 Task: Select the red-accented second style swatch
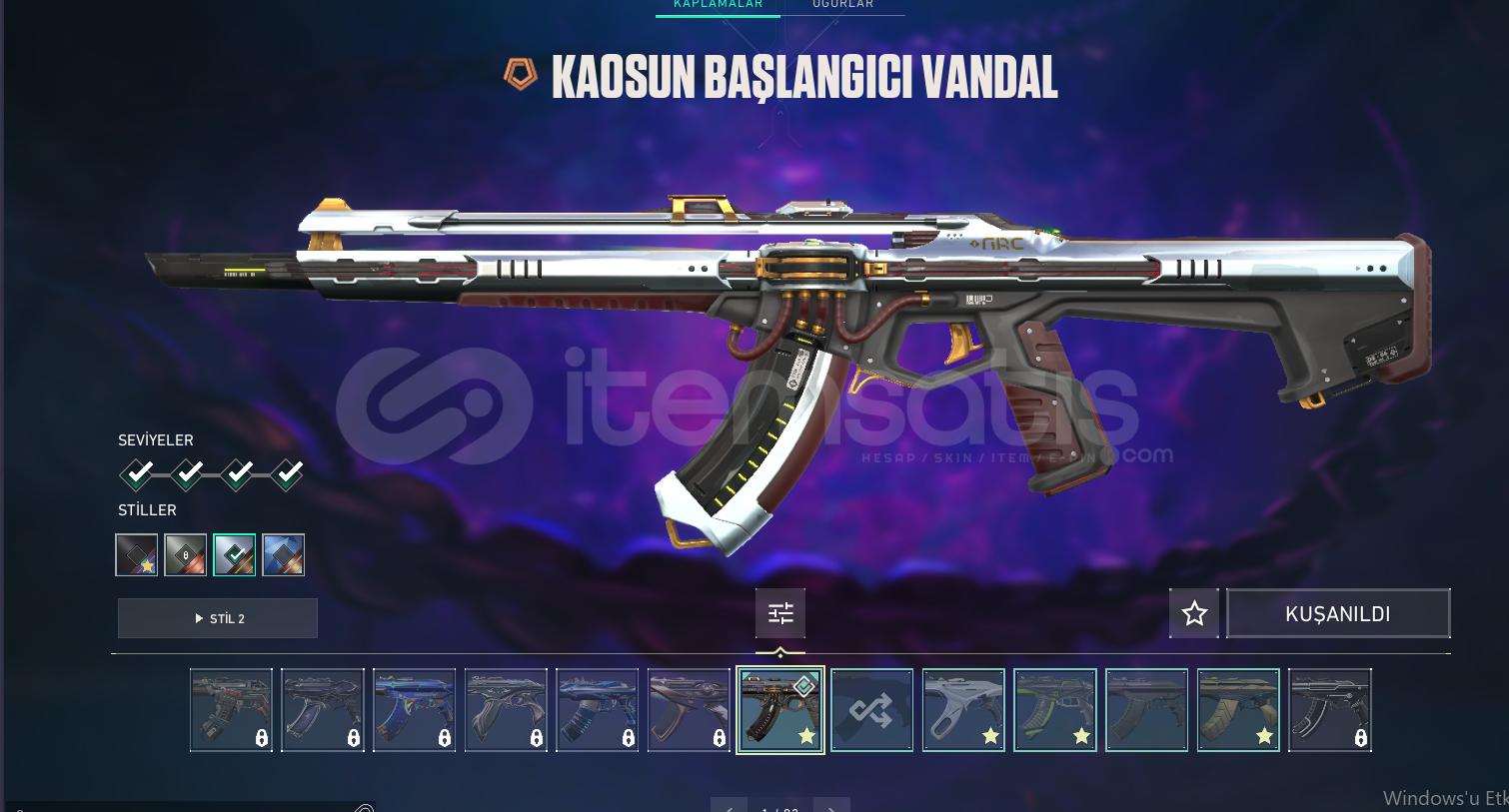coord(185,554)
